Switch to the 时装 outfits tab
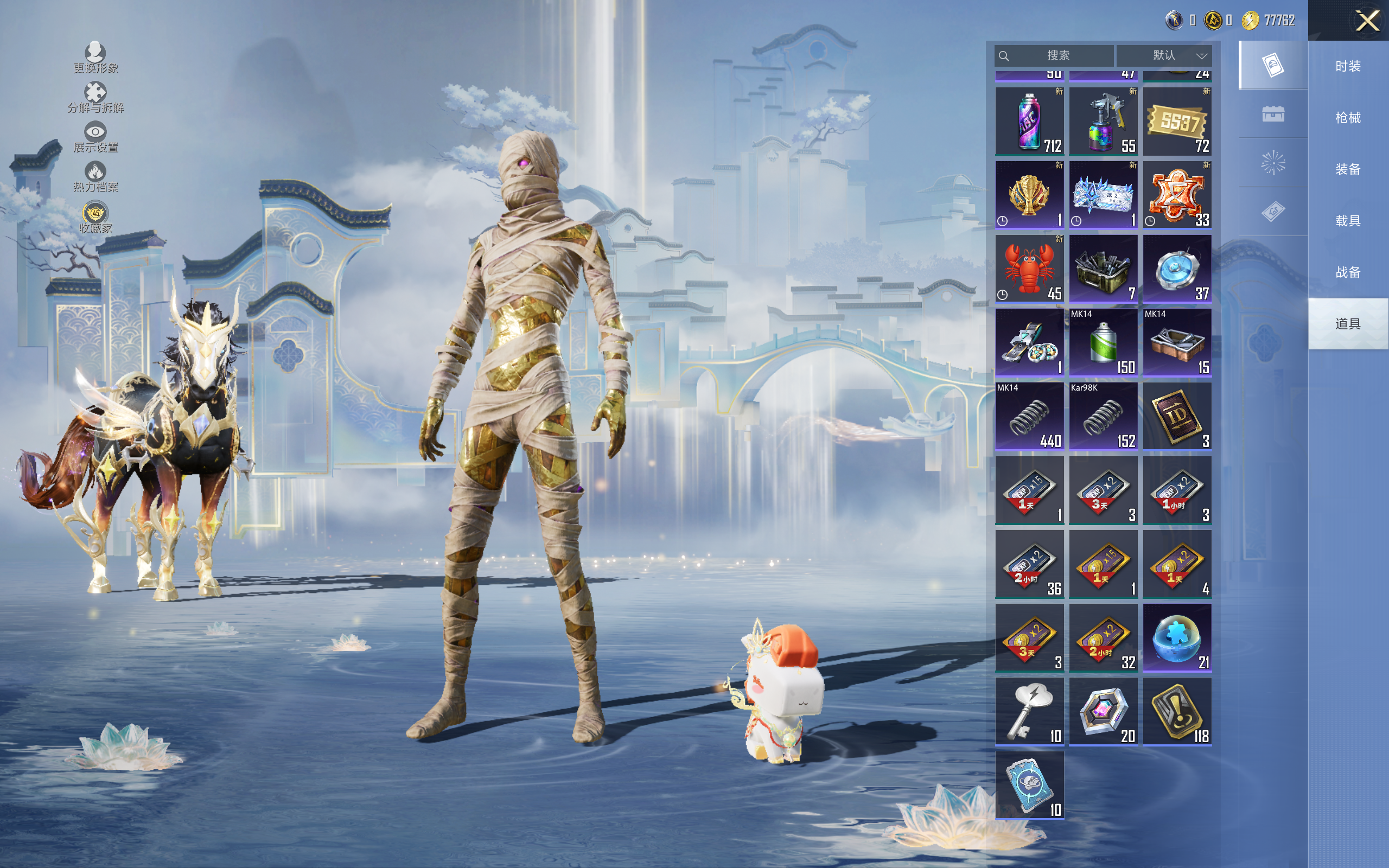This screenshot has height=868, width=1389. pyautogui.click(x=1348, y=66)
